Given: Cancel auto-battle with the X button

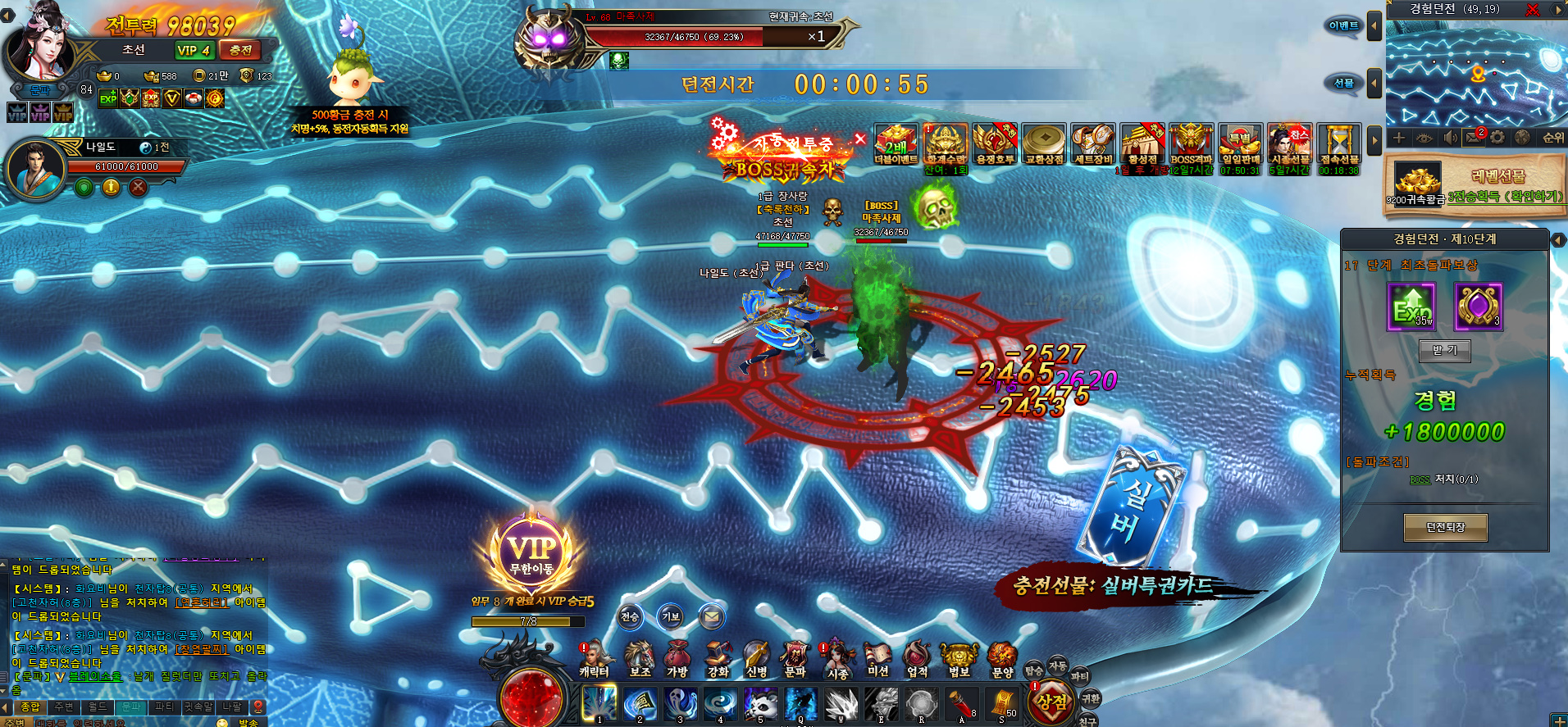Looking at the screenshot, I should coord(860,139).
